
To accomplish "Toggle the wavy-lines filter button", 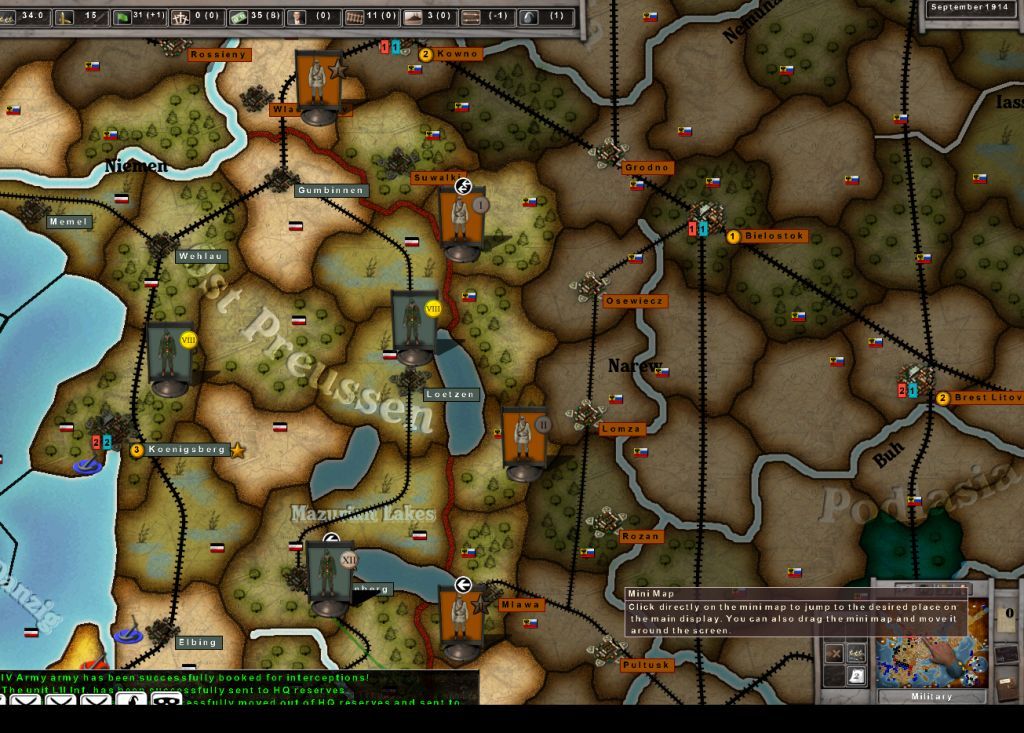I will 857,653.
